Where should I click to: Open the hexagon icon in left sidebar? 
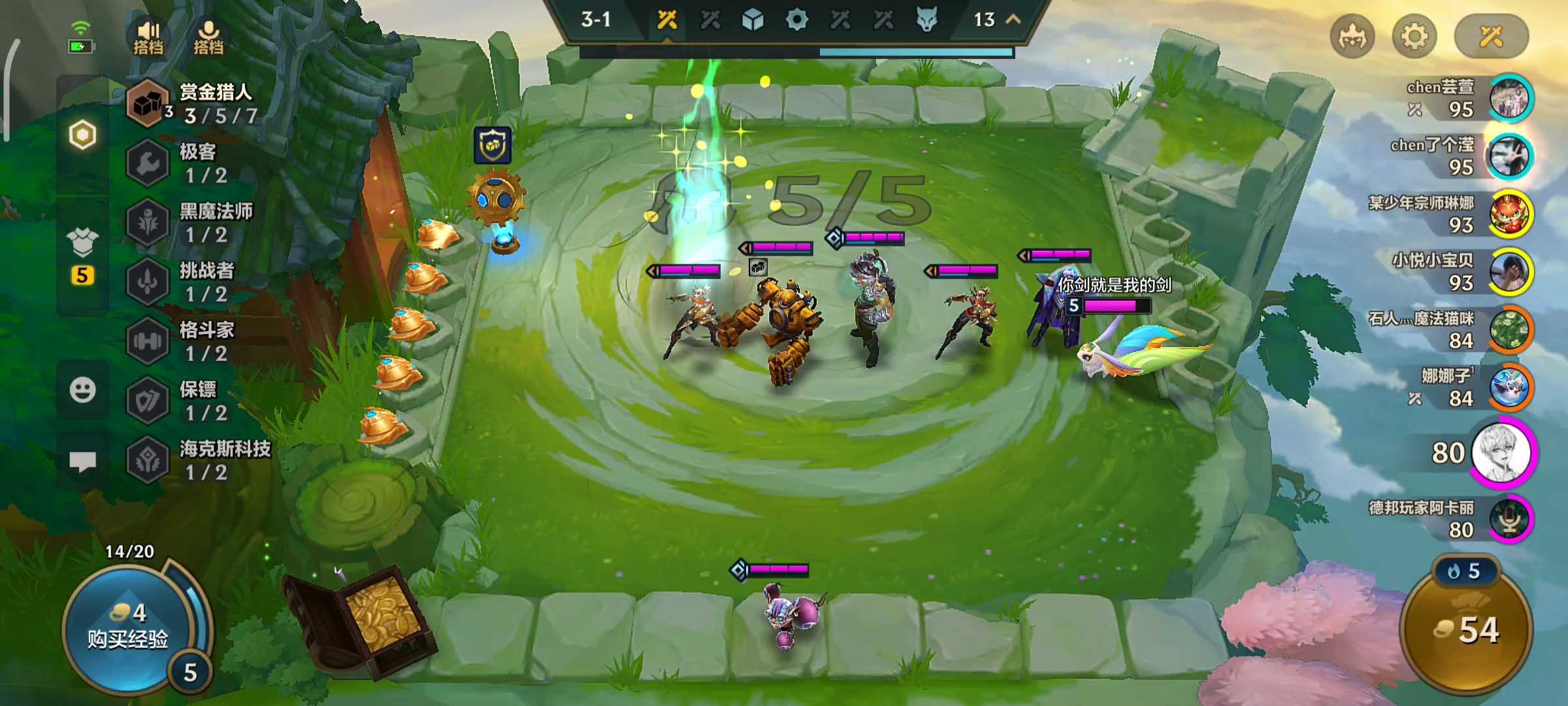tap(82, 135)
